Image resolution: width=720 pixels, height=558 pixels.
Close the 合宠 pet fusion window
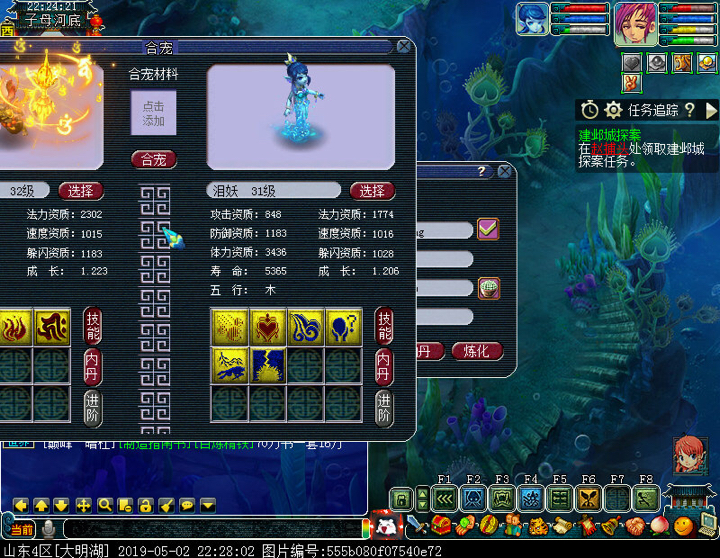[403, 46]
